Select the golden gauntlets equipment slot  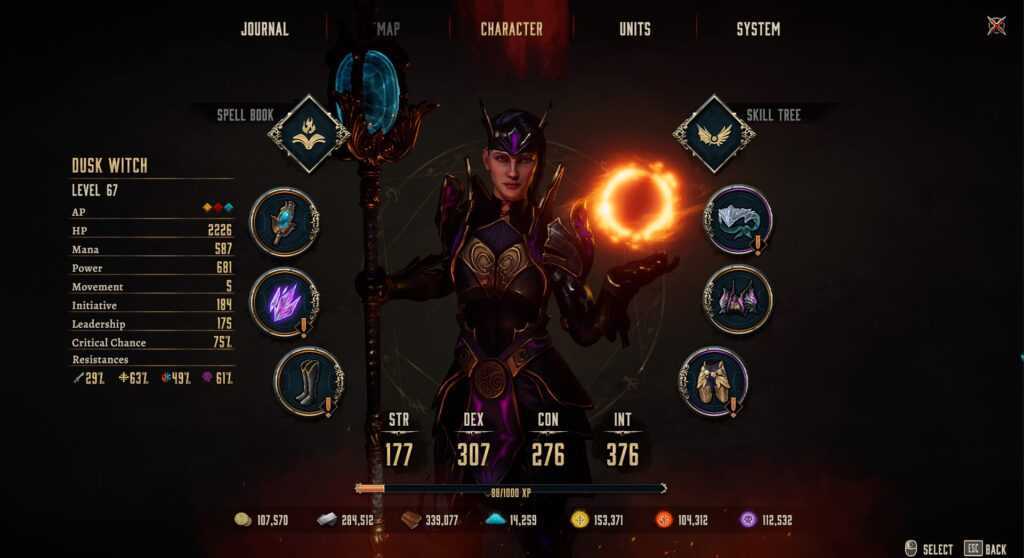click(713, 381)
